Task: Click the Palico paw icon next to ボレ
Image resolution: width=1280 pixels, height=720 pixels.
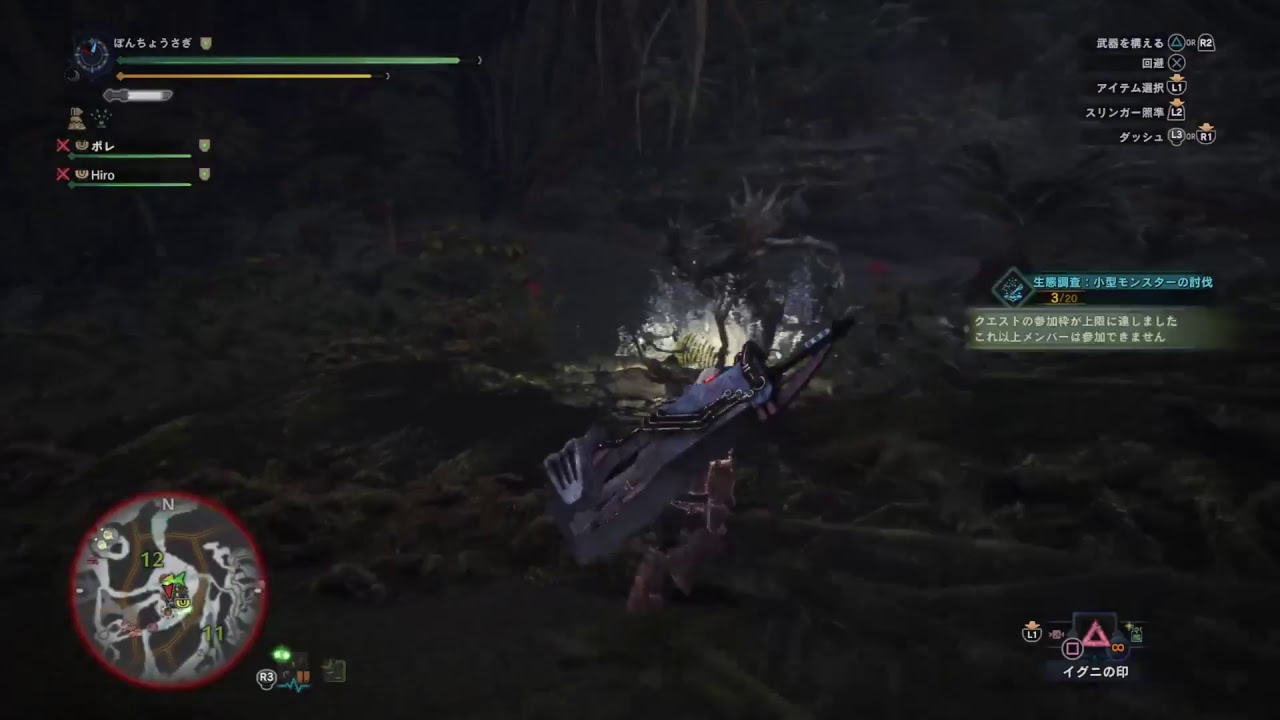Action: (x=82, y=146)
